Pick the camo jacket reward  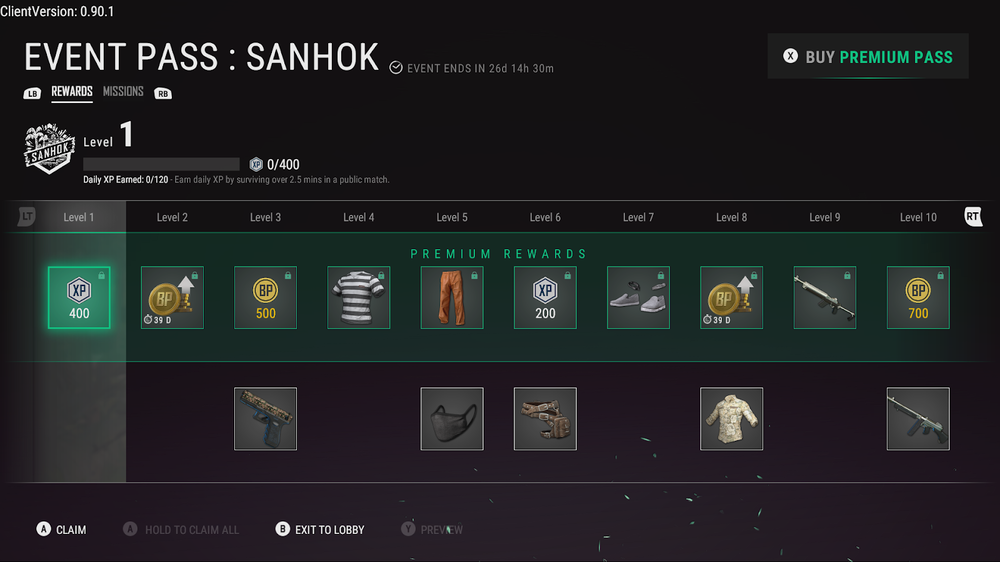tap(731, 419)
